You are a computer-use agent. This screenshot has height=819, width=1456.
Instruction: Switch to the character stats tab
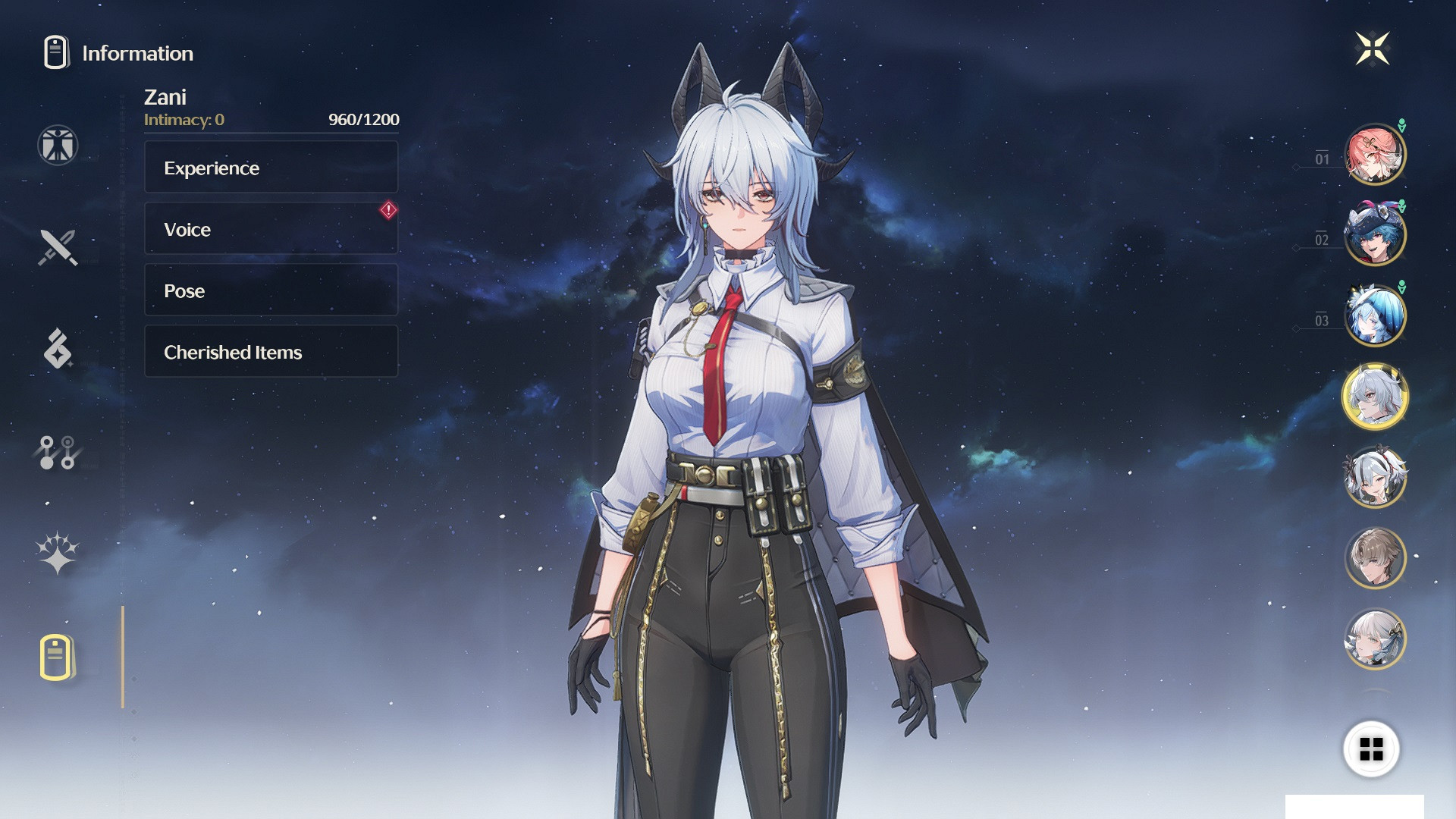[x=58, y=145]
